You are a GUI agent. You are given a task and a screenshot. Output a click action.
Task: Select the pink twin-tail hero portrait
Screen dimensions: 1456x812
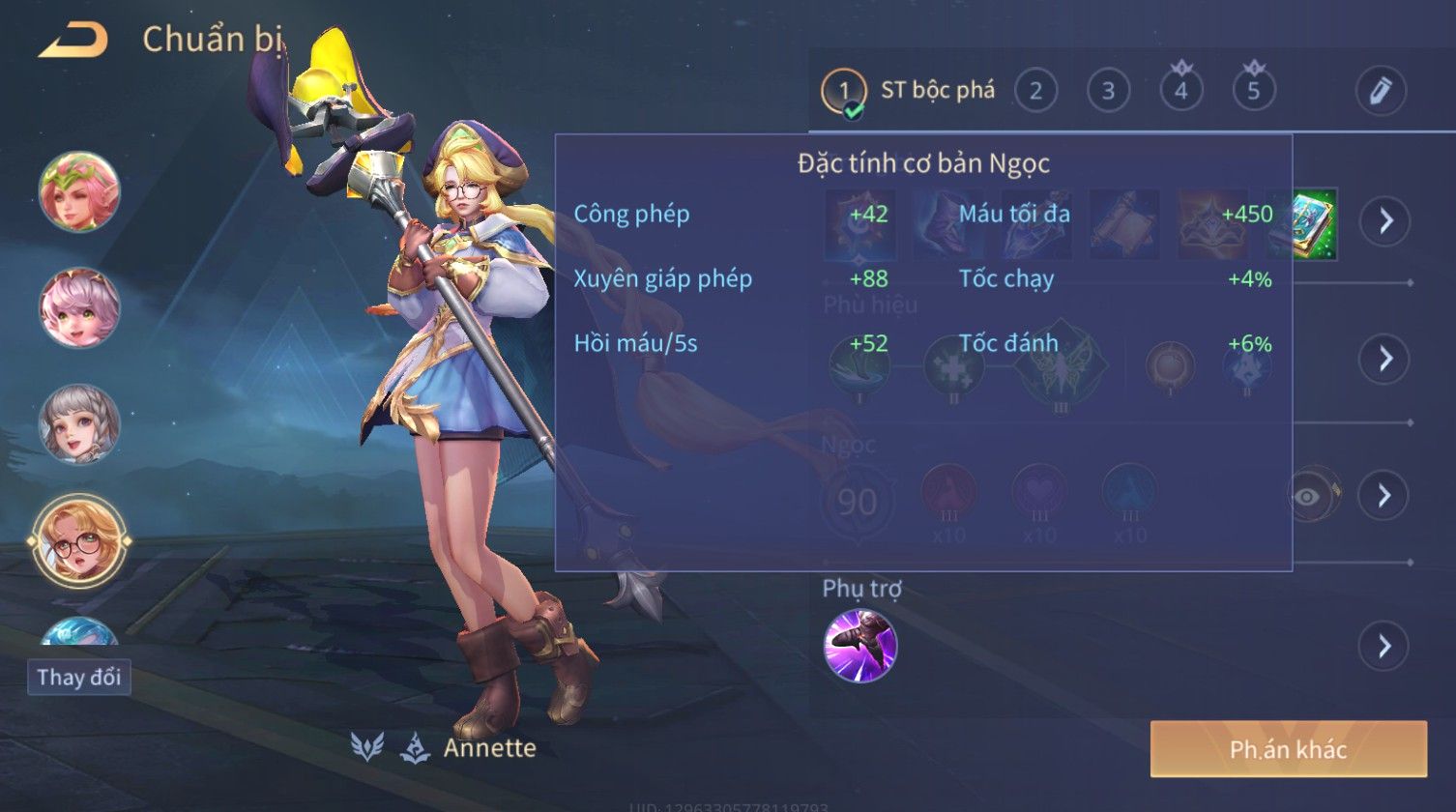point(79,307)
